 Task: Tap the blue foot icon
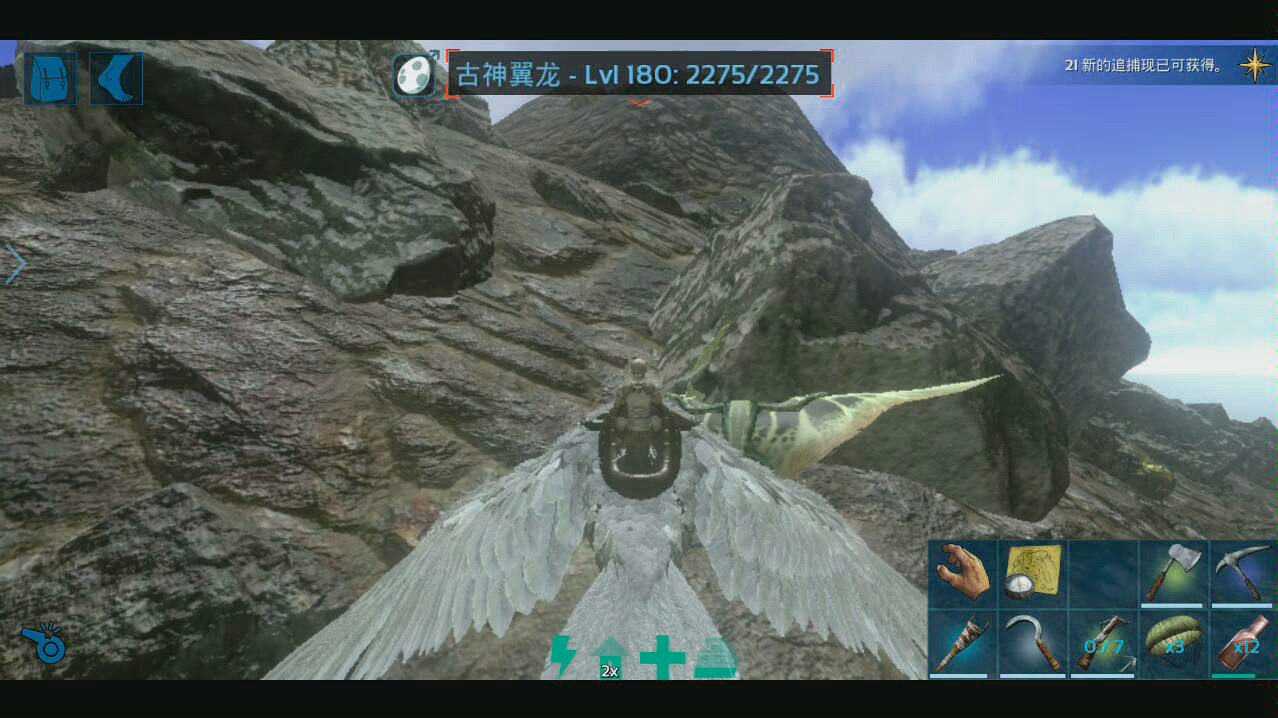116,79
